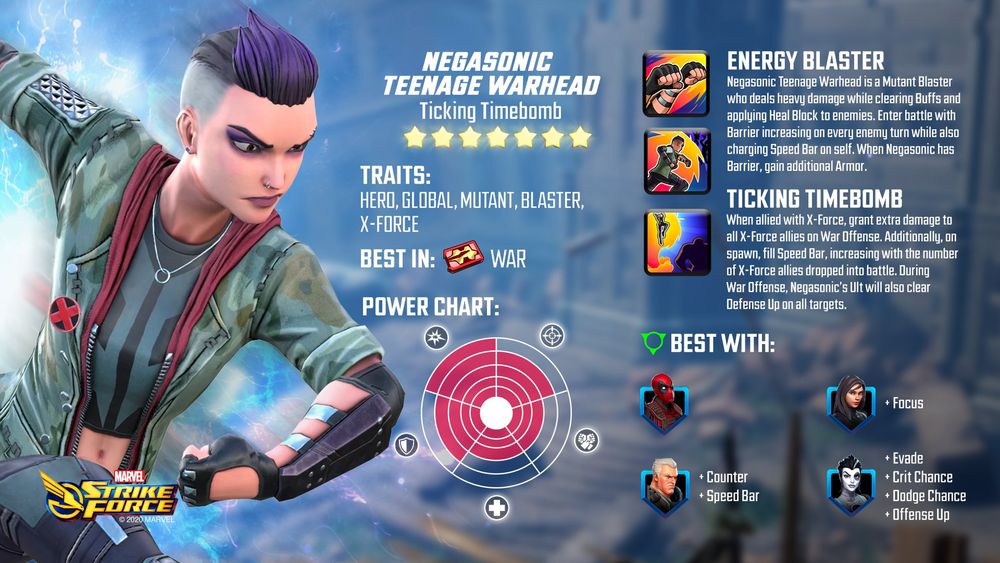Pick the Domino ally portrait beside Evade
This screenshot has height=563, width=1000.
pyautogui.click(x=849, y=487)
